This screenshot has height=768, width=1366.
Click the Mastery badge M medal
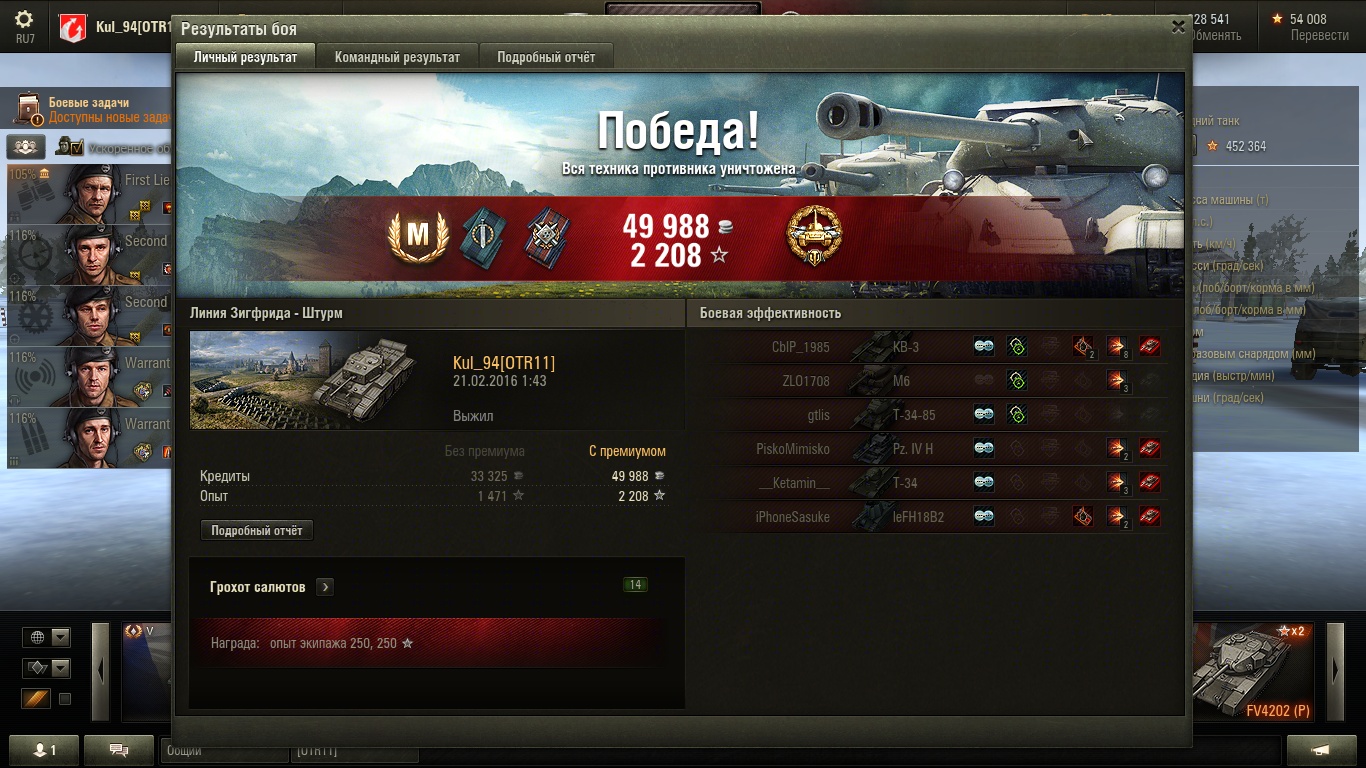pos(417,237)
